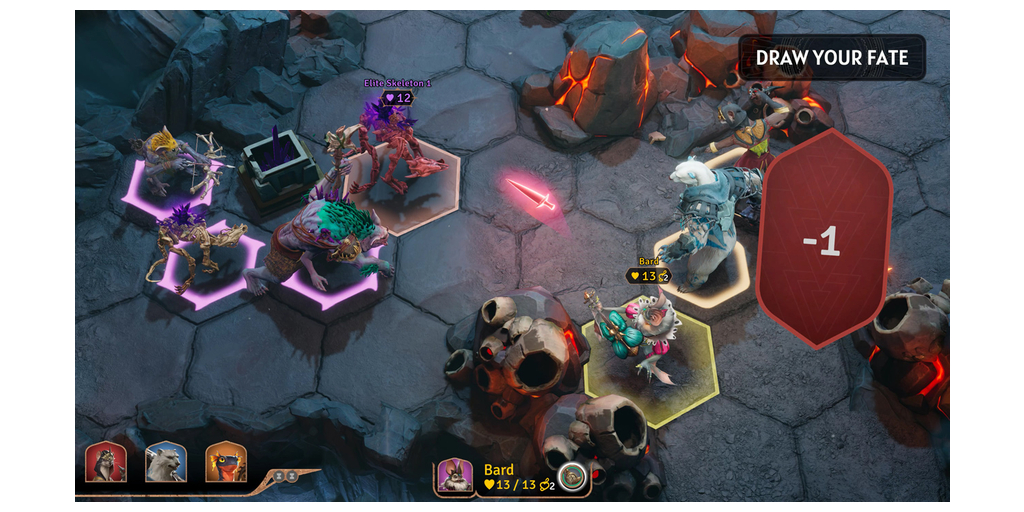Select the hooded rat hero portrait
1024x512 pixels.
click(x=106, y=463)
